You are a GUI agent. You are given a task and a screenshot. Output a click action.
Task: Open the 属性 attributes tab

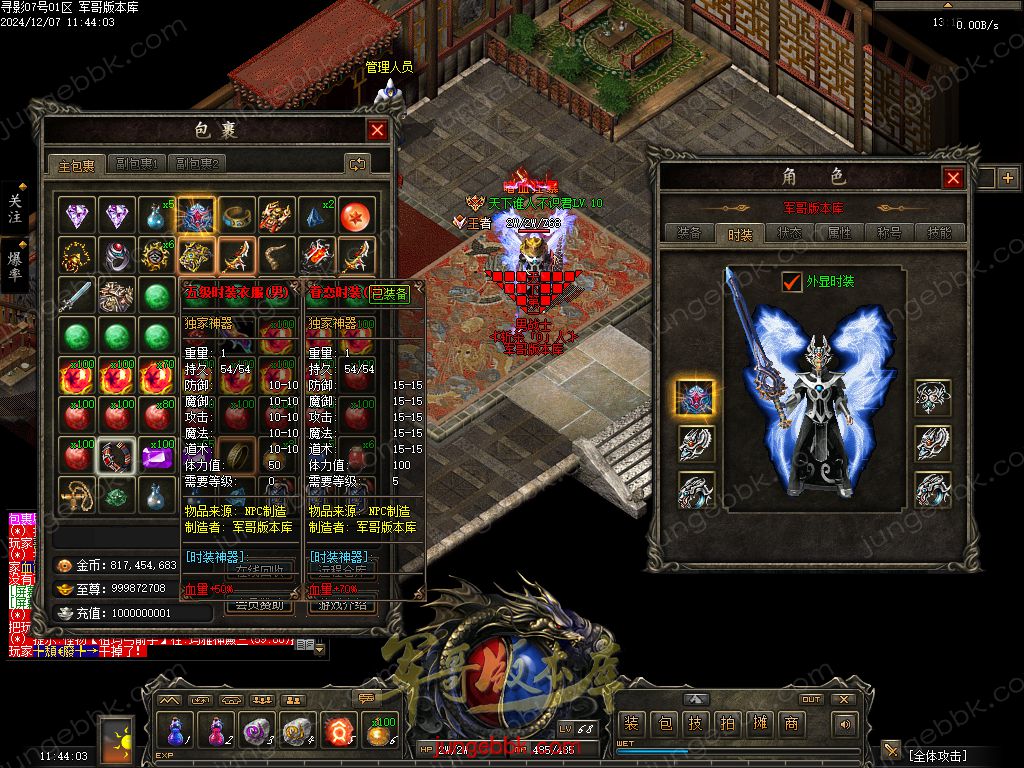(839, 233)
